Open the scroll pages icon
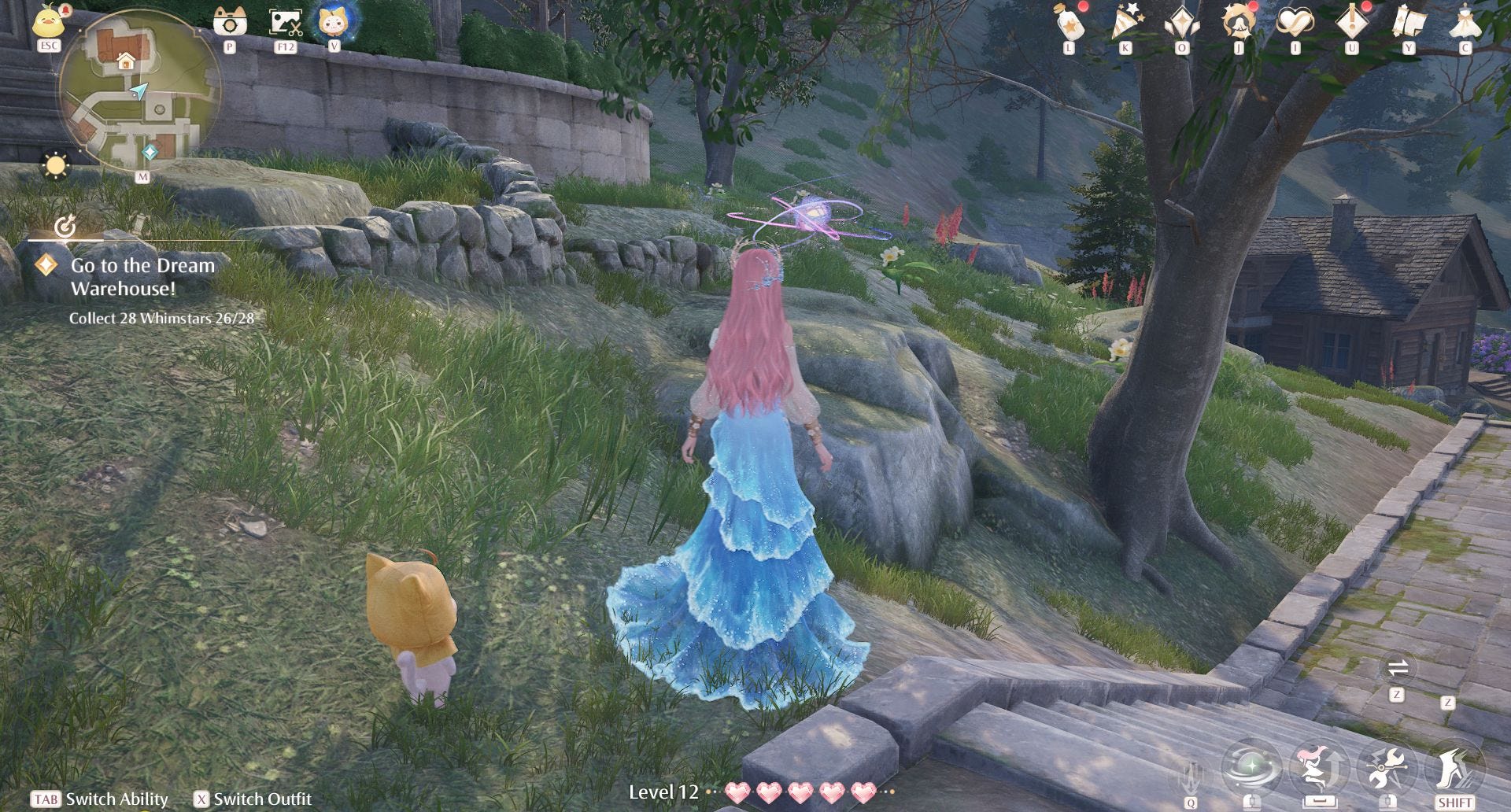 pos(1409,22)
